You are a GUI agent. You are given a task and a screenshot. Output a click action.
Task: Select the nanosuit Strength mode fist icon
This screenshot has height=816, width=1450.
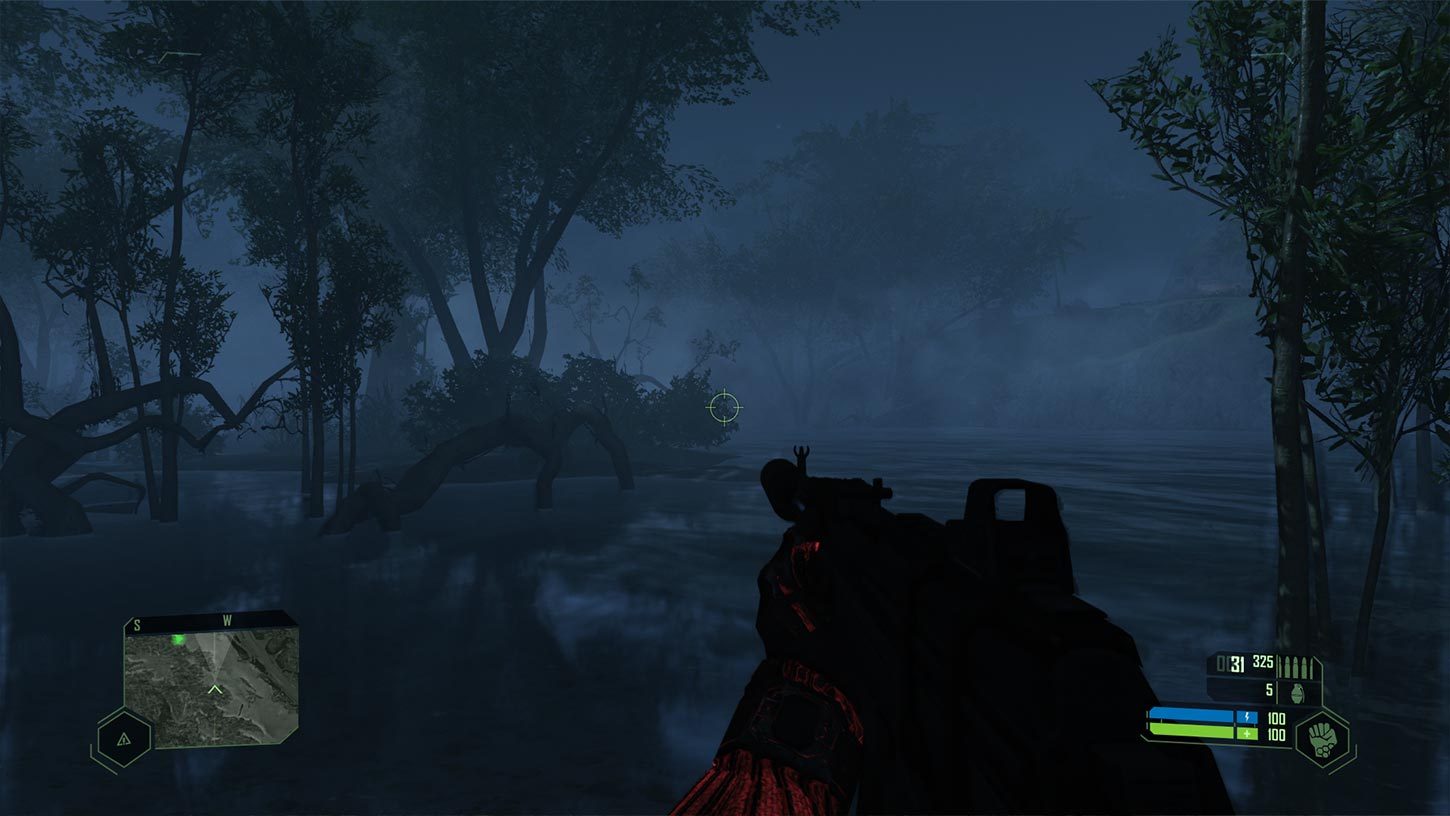(x=1324, y=738)
